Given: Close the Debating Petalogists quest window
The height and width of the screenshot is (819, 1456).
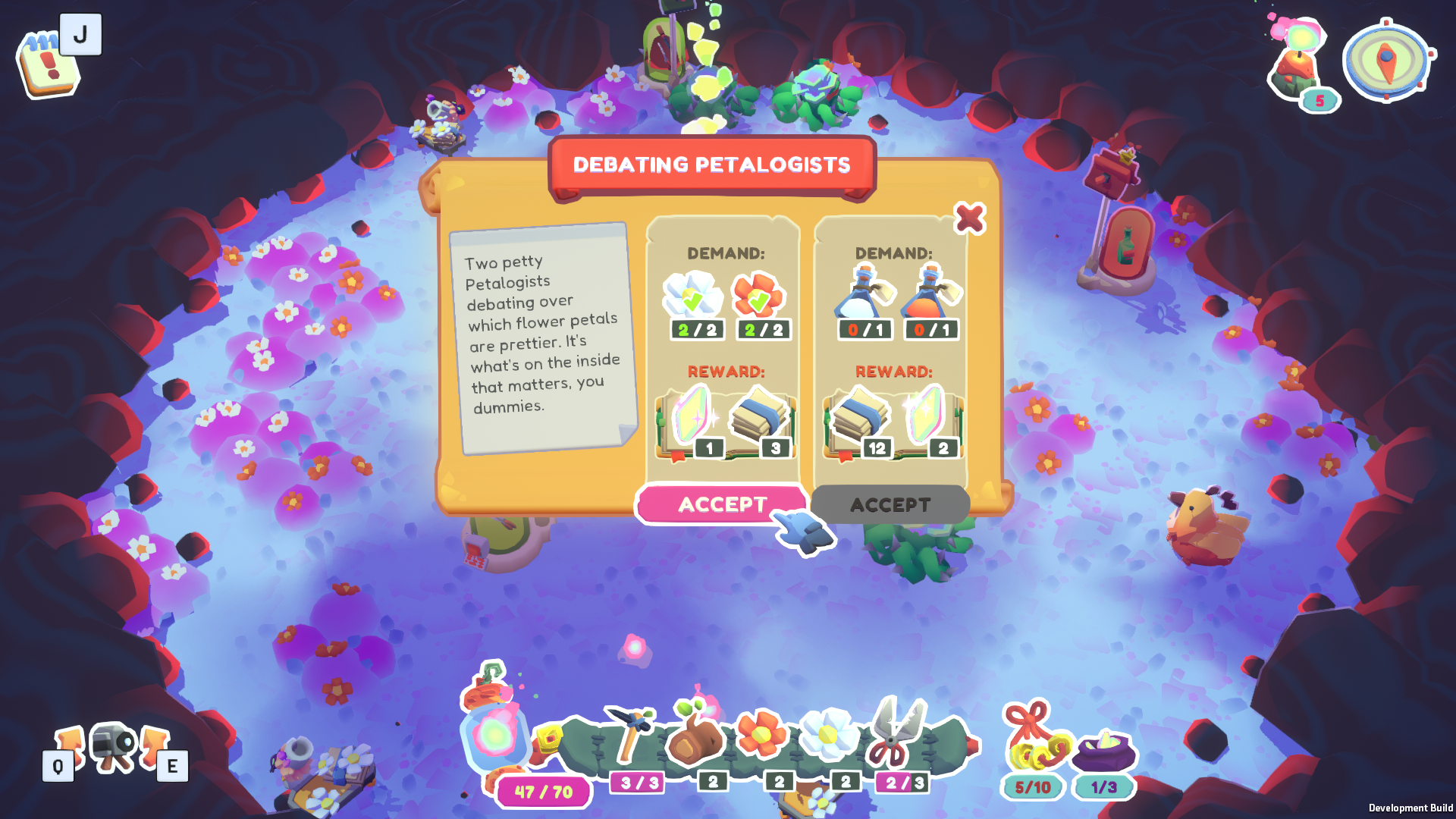Looking at the screenshot, I should (x=970, y=220).
